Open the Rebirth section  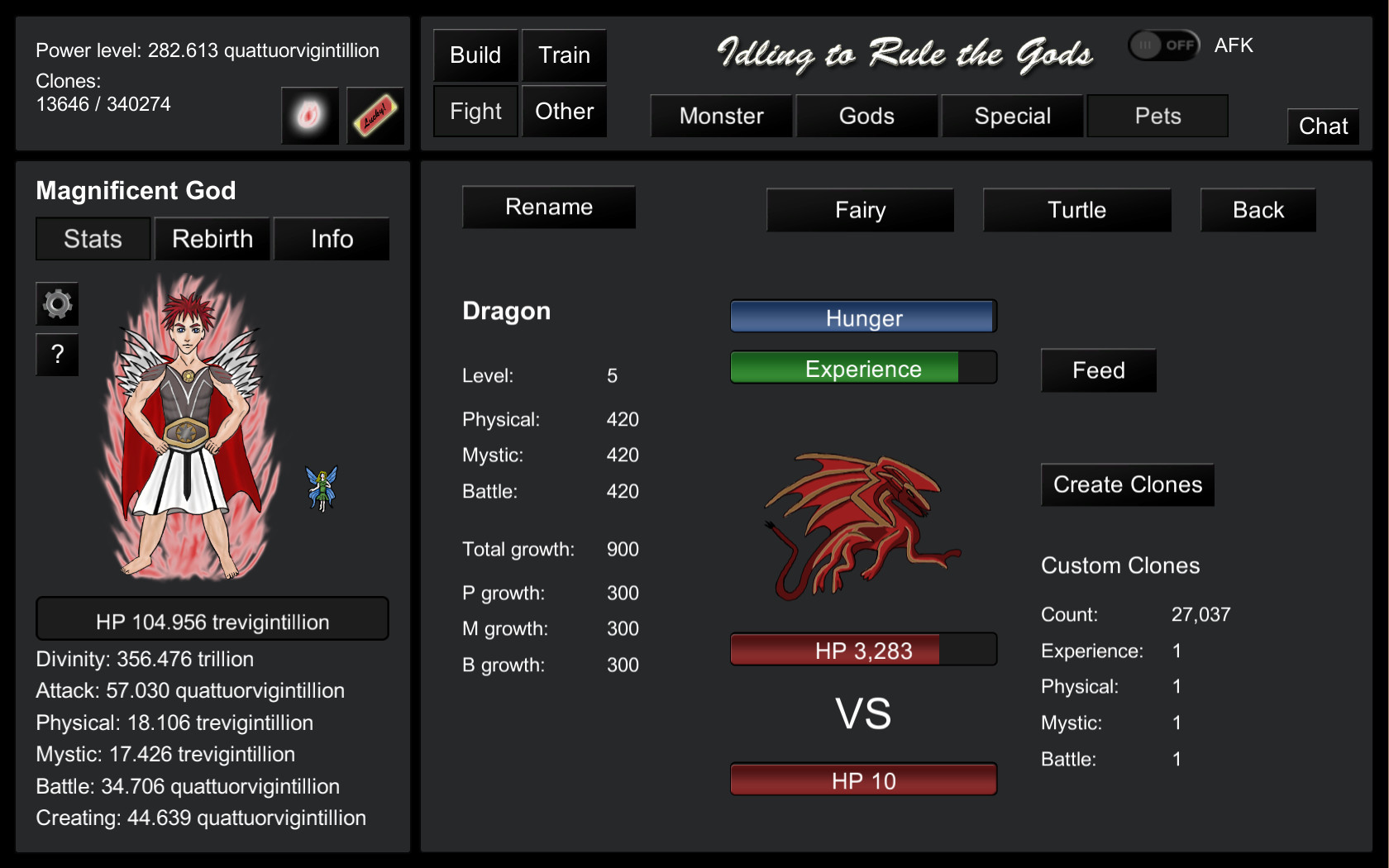pos(212,239)
